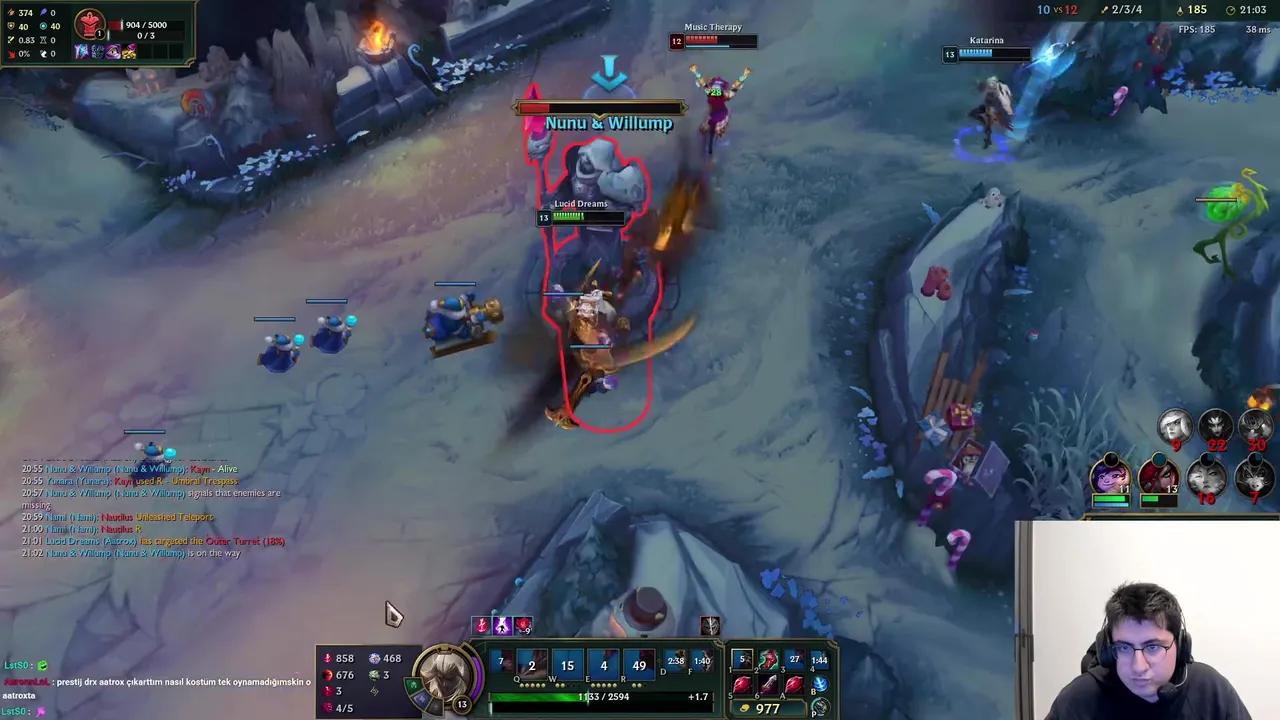This screenshot has width=1280, height=720.
Task: Click the gold counter showing 977
Action: pos(768,708)
